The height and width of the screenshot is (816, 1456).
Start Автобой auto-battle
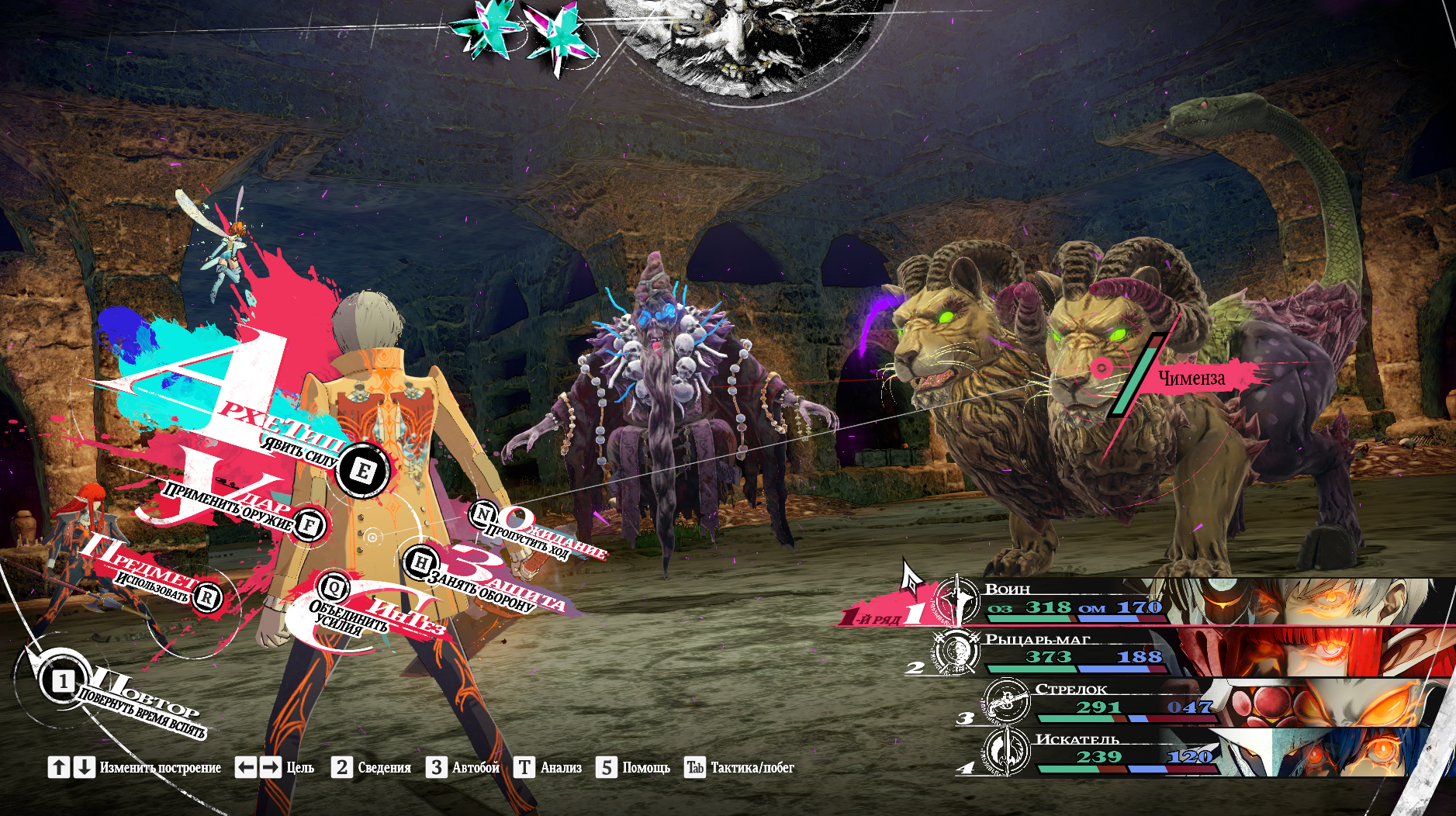(x=463, y=767)
